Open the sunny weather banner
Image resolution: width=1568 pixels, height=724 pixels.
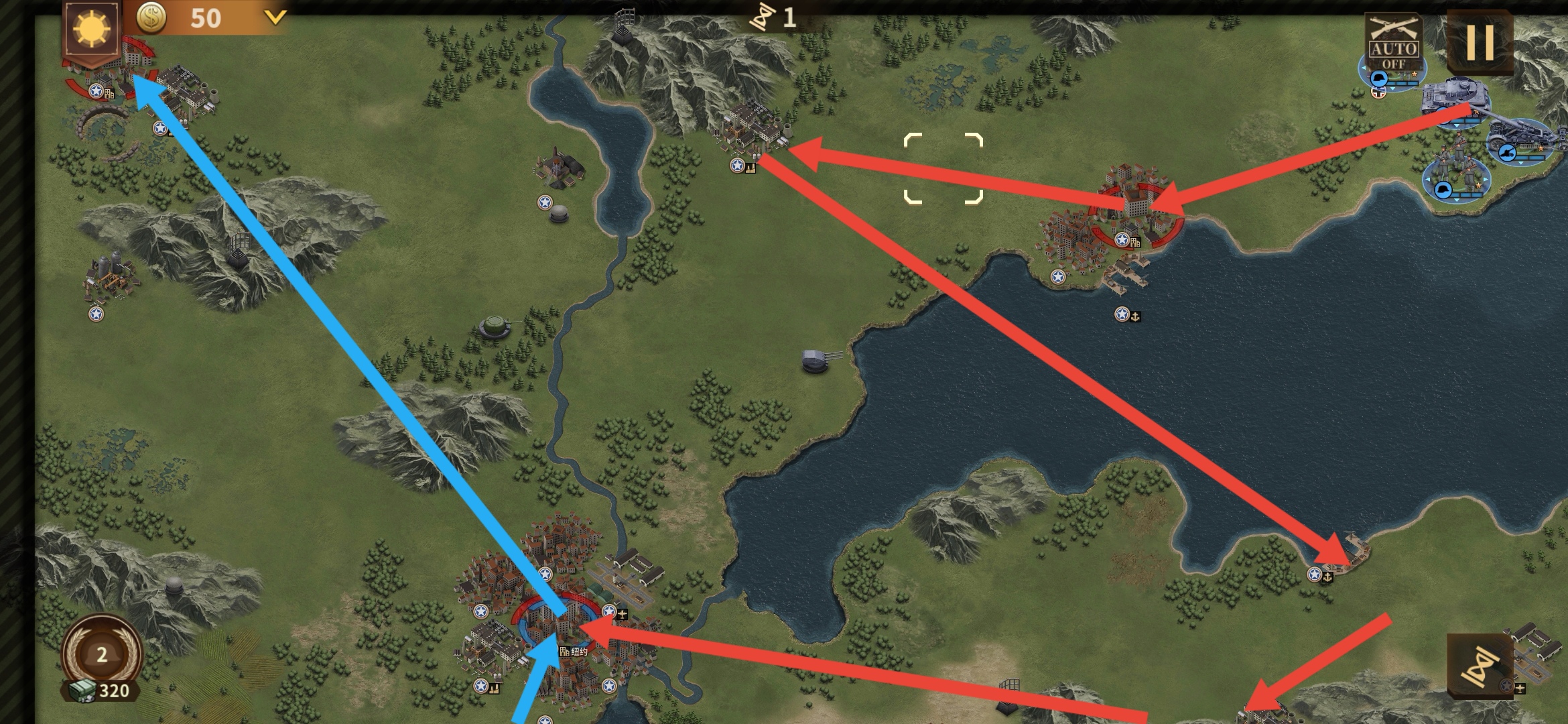91,29
